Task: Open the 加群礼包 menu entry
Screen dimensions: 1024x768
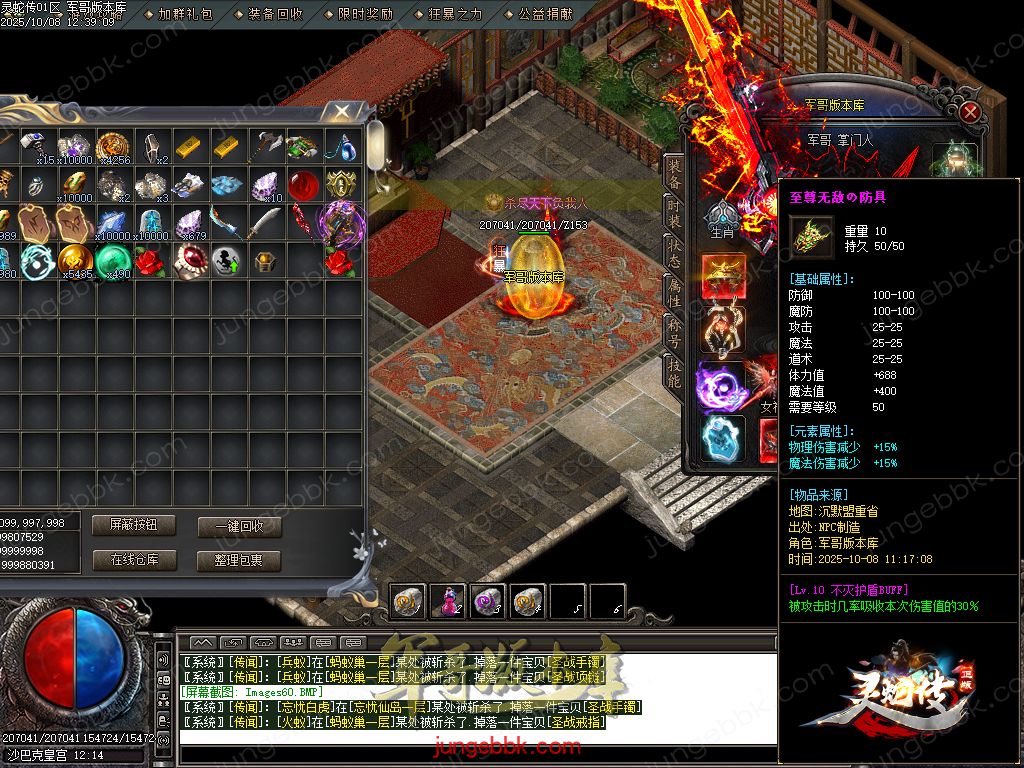Action: [x=185, y=14]
